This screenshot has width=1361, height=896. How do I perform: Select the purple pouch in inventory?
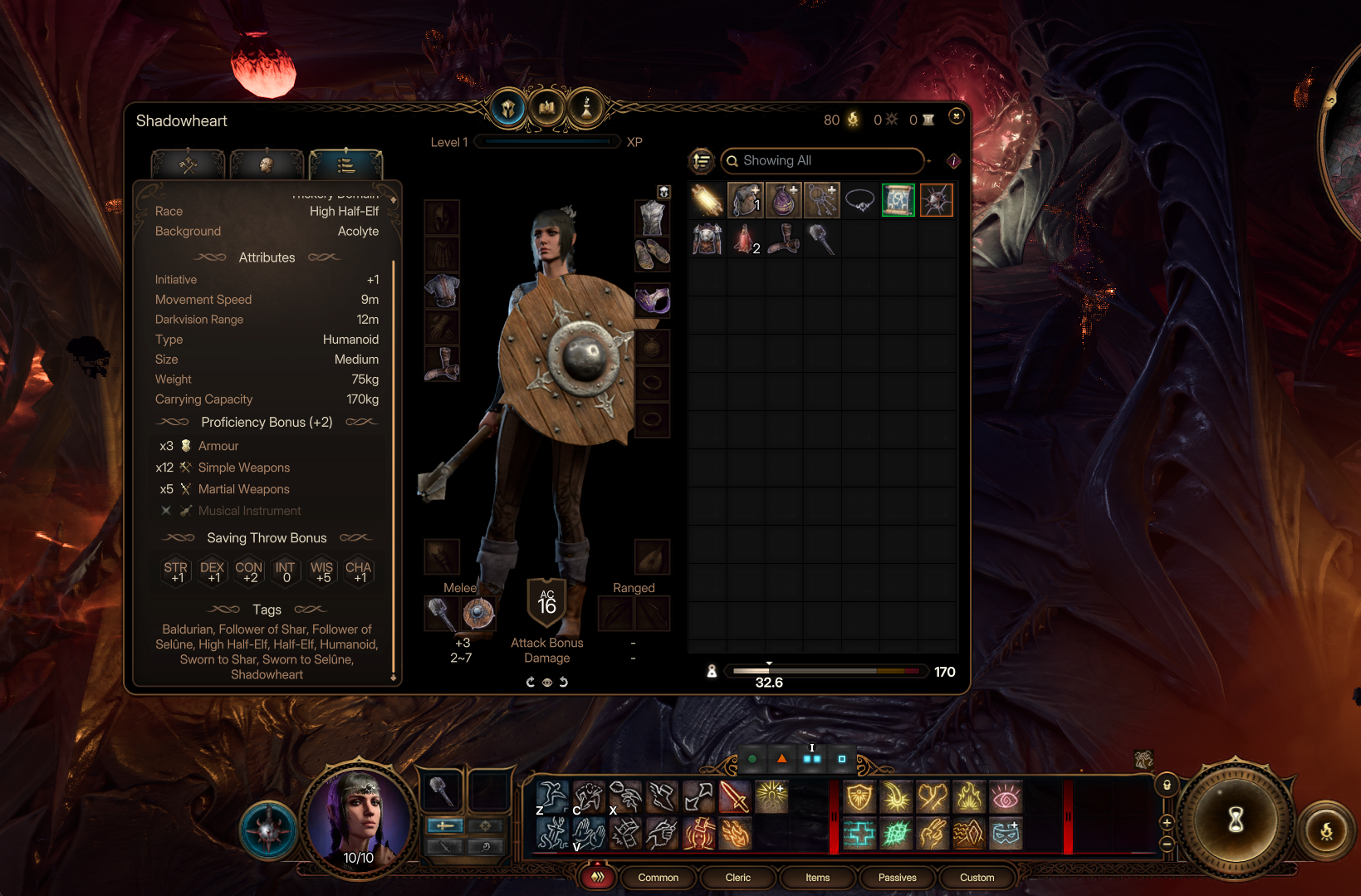point(783,201)
